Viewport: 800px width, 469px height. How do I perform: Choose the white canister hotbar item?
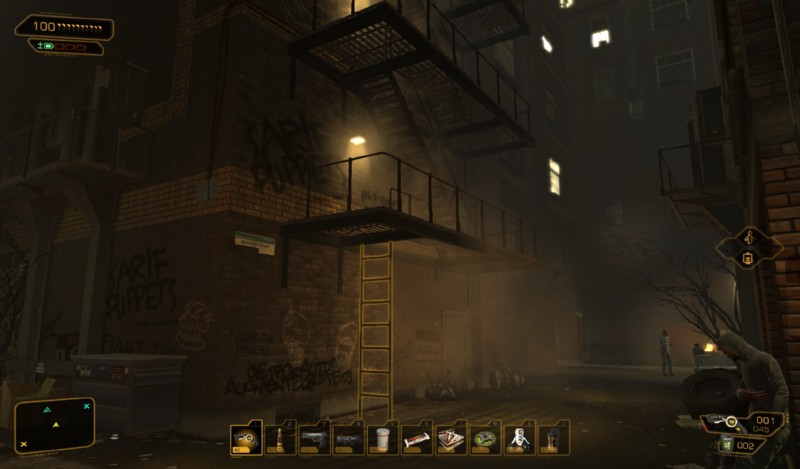[519, 438]
